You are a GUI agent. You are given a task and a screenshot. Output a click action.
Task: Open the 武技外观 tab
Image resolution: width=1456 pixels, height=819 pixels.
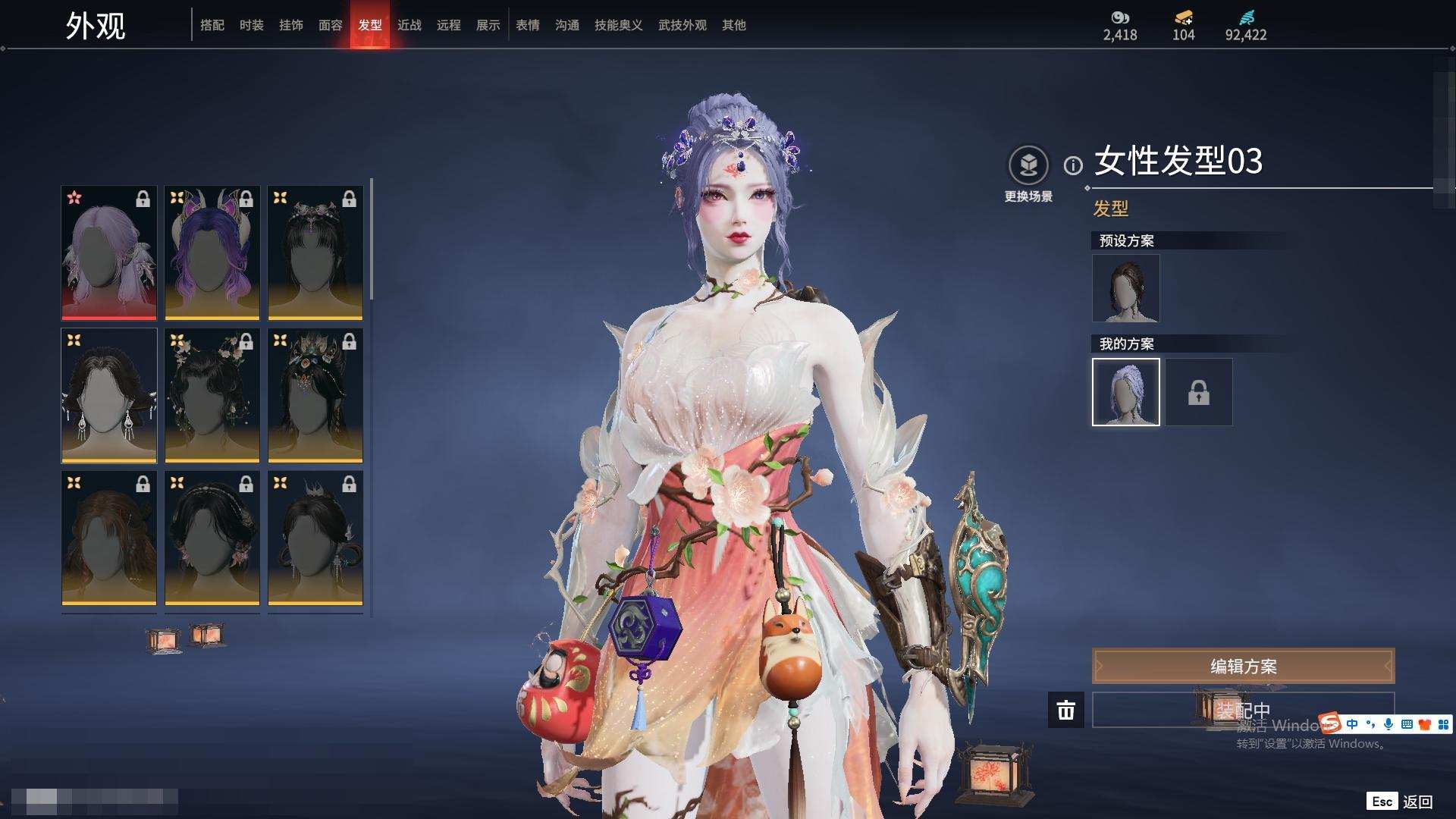click(682, 25)
